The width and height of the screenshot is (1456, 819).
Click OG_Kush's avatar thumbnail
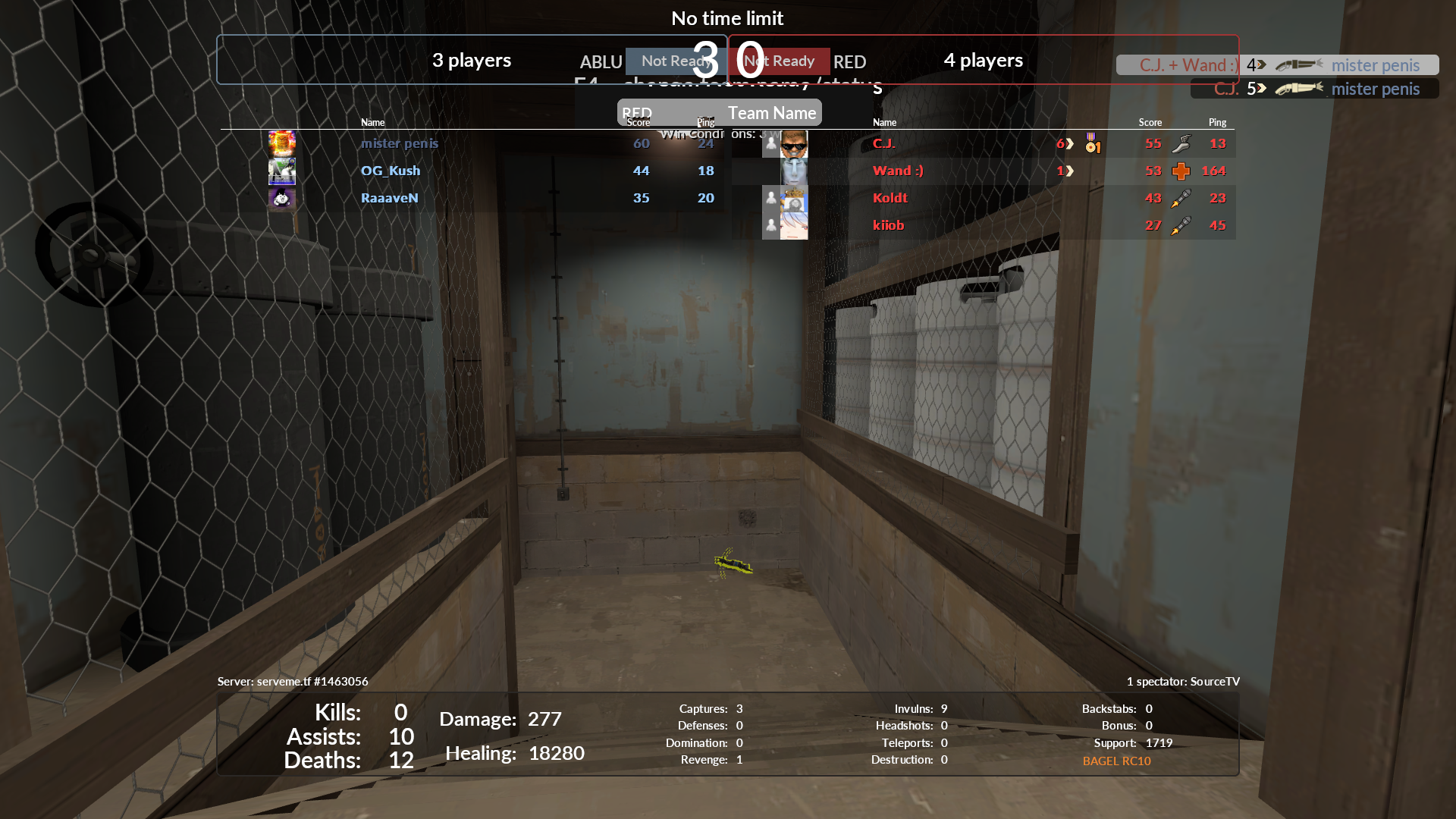click(x=282, y=171)
